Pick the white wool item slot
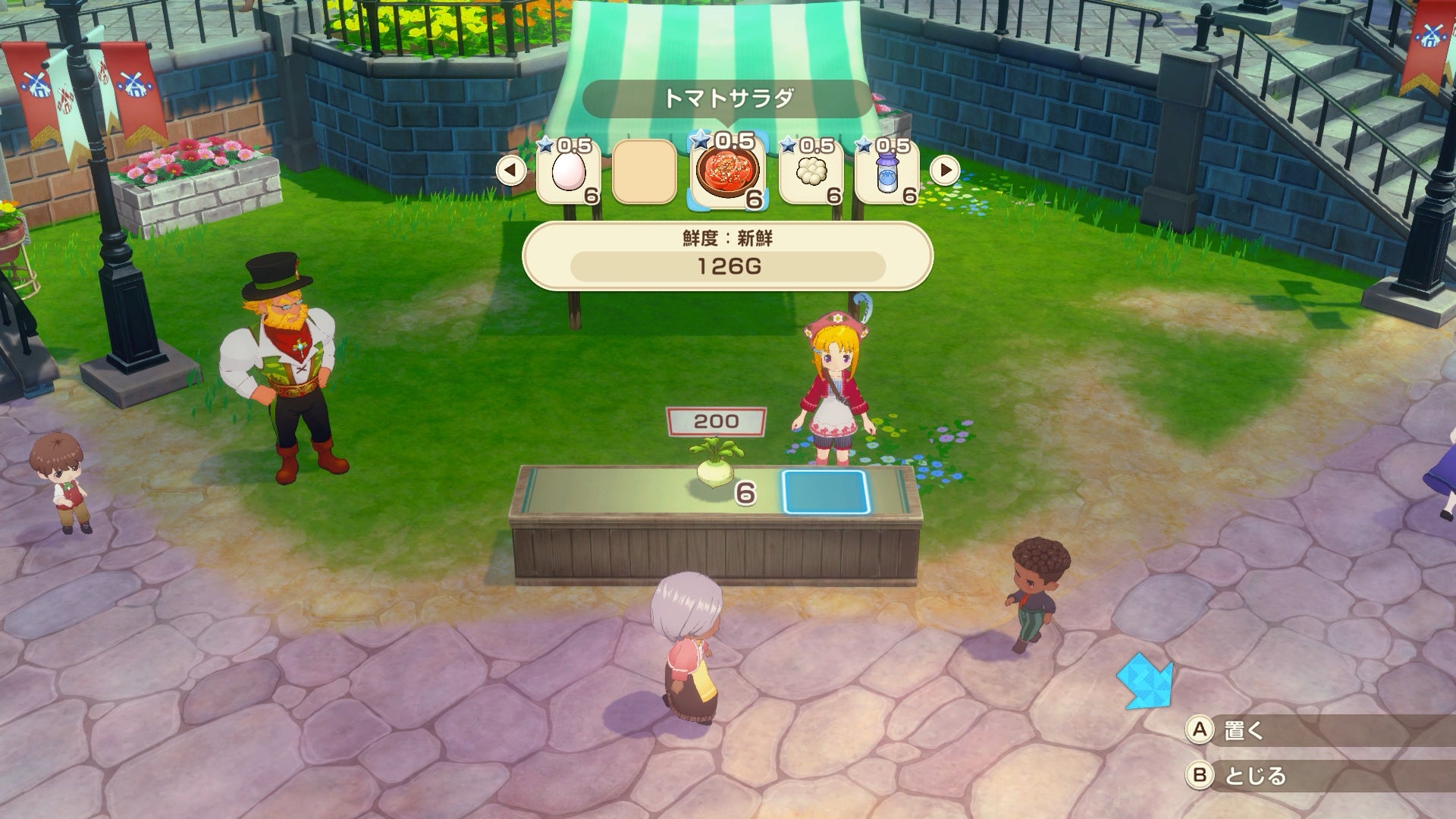Image resolution: width=1456 pixels, height=819 pixels. click(810, 173)
